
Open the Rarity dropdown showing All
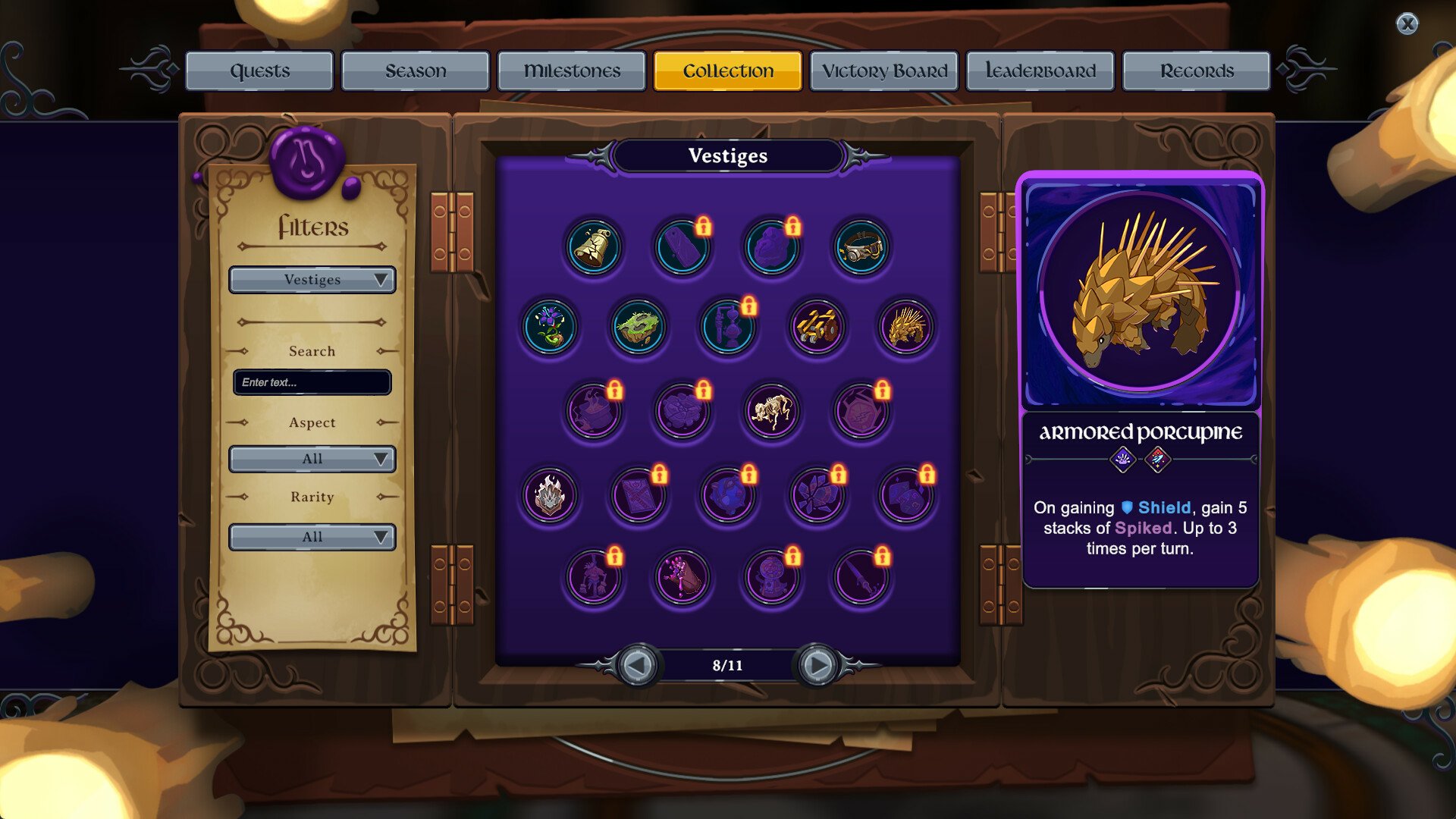(x=312, y=537)
